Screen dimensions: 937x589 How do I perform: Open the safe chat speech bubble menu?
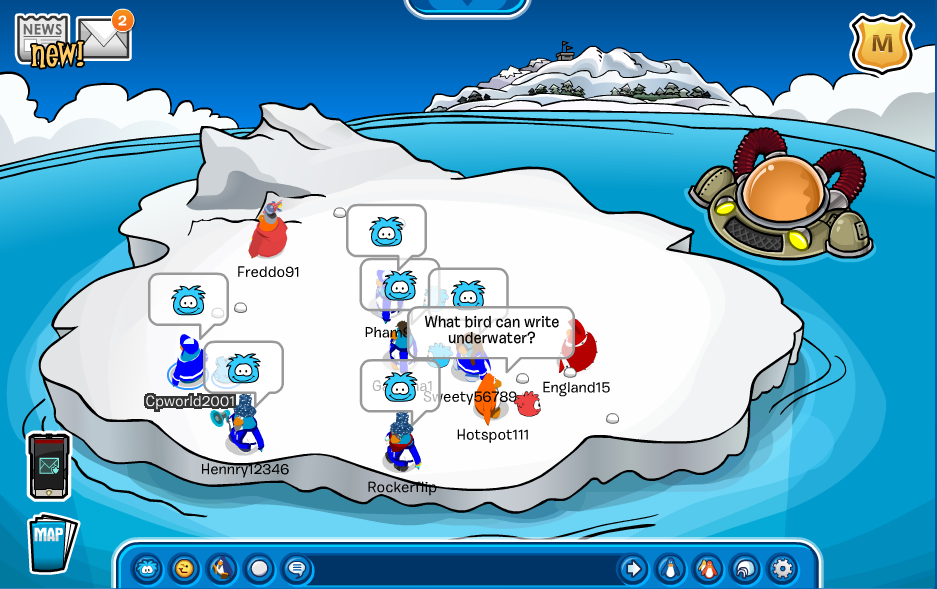296,569
